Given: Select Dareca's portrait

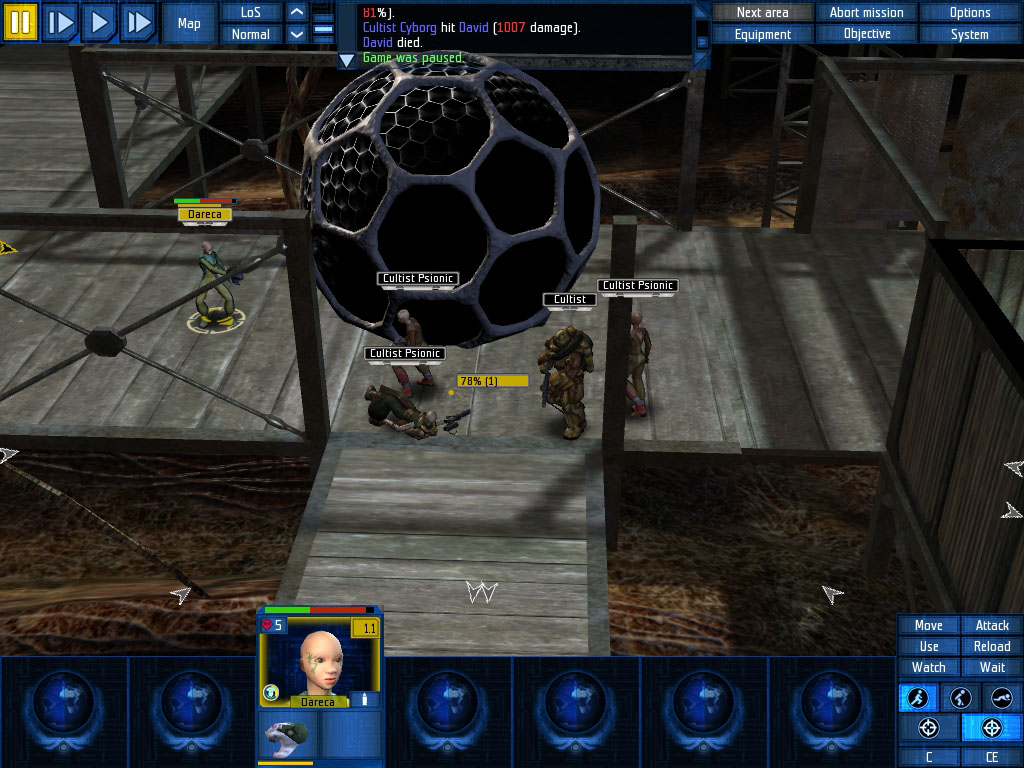Looking at the screenshot, I should click(x=319, y=662).
